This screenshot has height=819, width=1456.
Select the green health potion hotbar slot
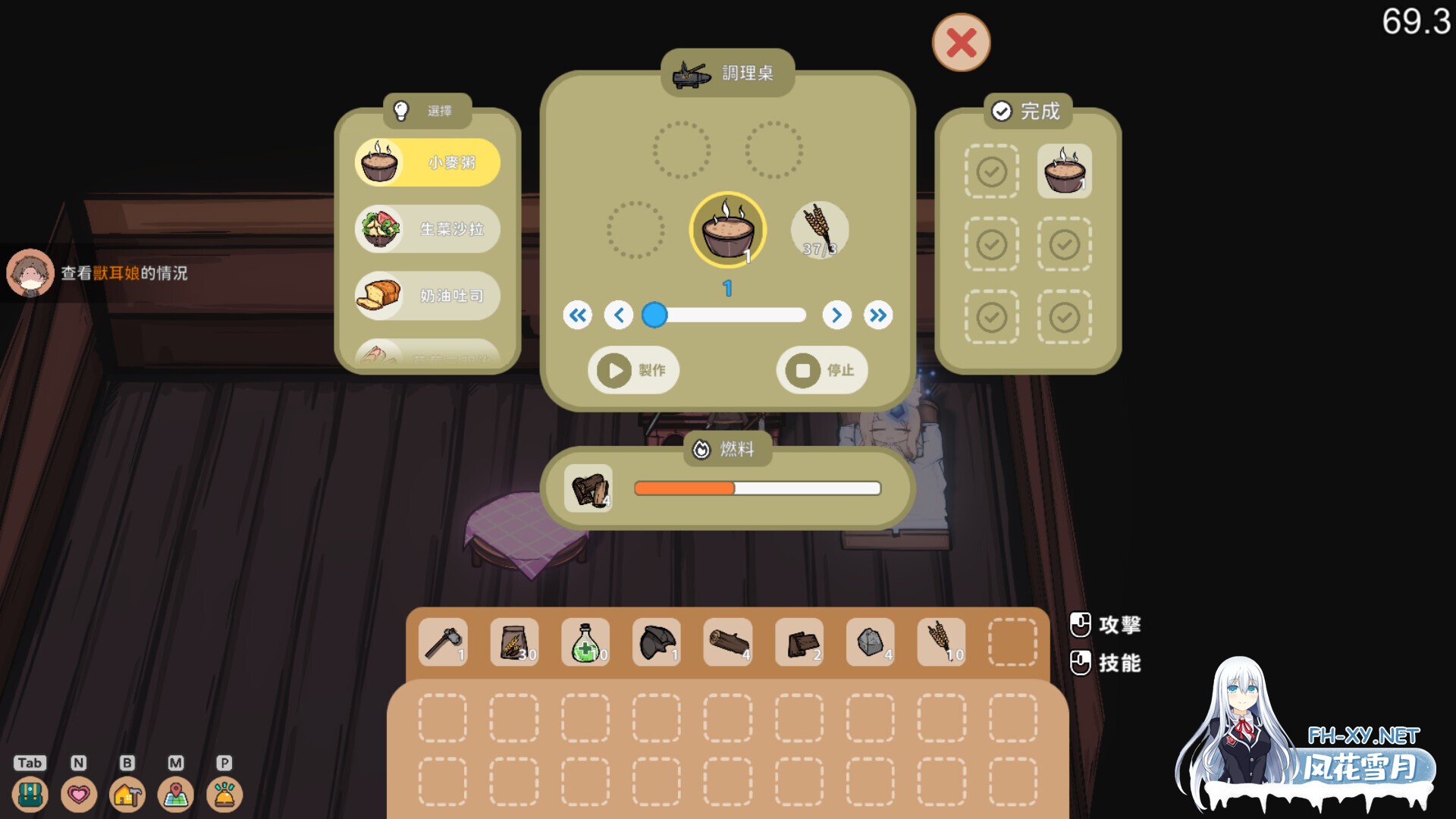tap(585, 642)
